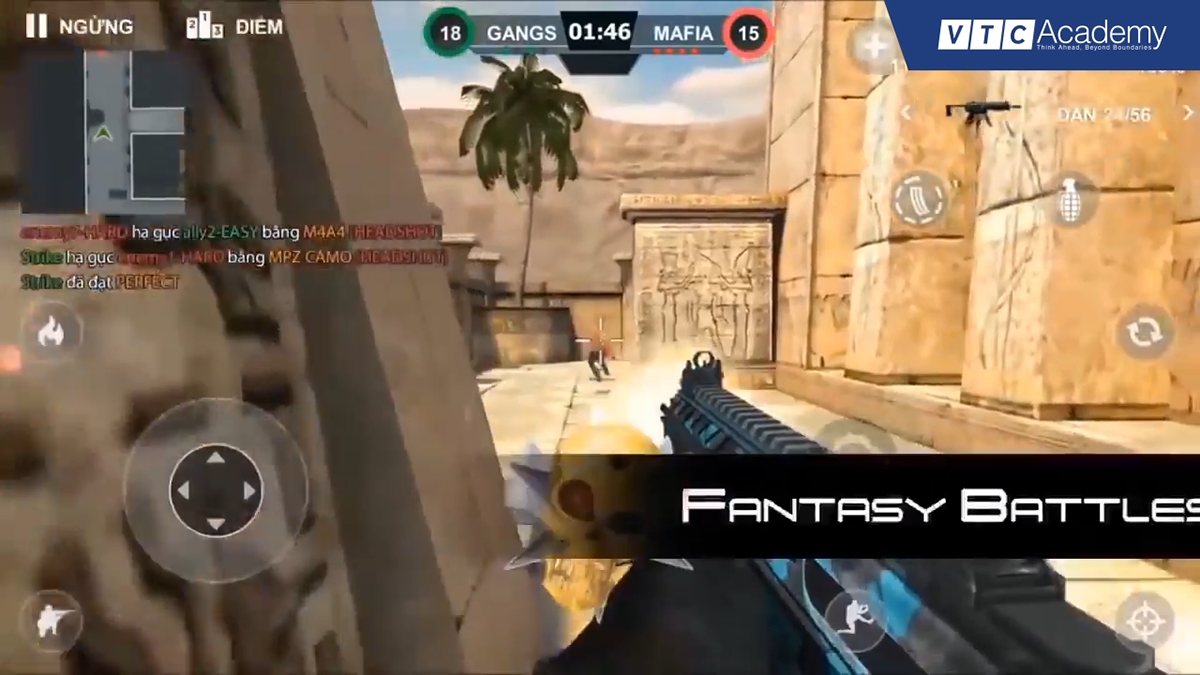Select the submachine gun weapon icon
The image size is (1200, 675).
coord(980,112)
